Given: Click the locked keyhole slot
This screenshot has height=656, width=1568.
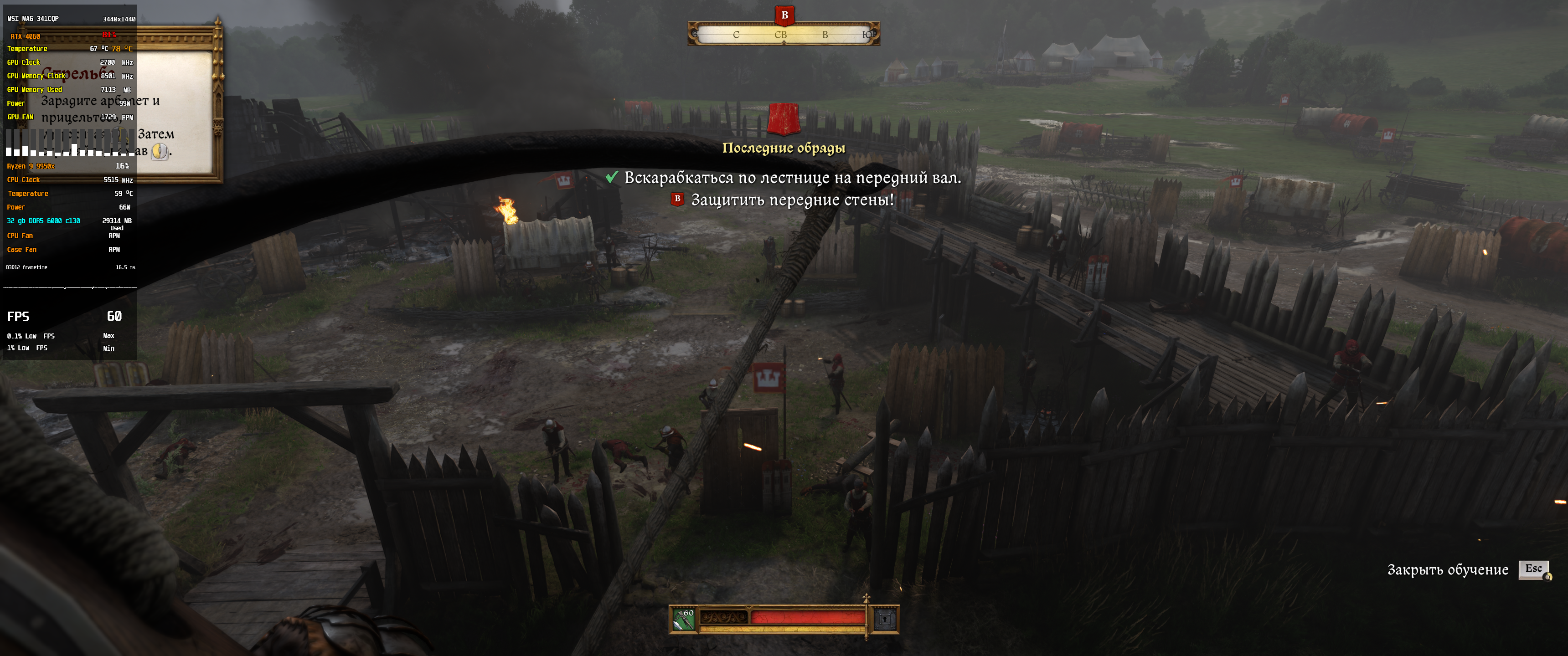Looking at the screenshot, I should click(x=885, y=620).
